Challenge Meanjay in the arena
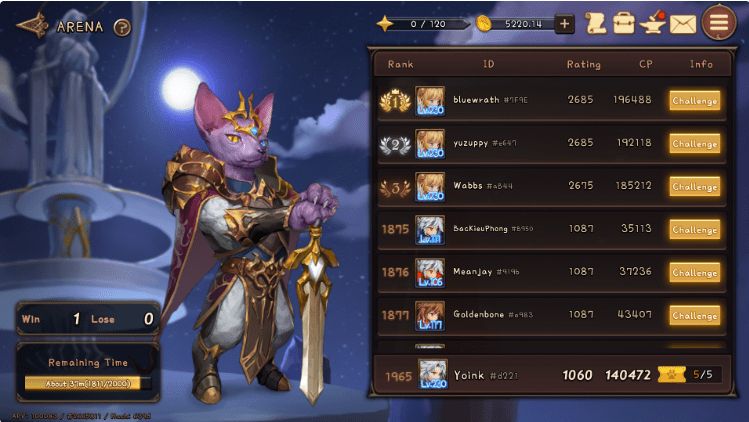 [694, 273]
